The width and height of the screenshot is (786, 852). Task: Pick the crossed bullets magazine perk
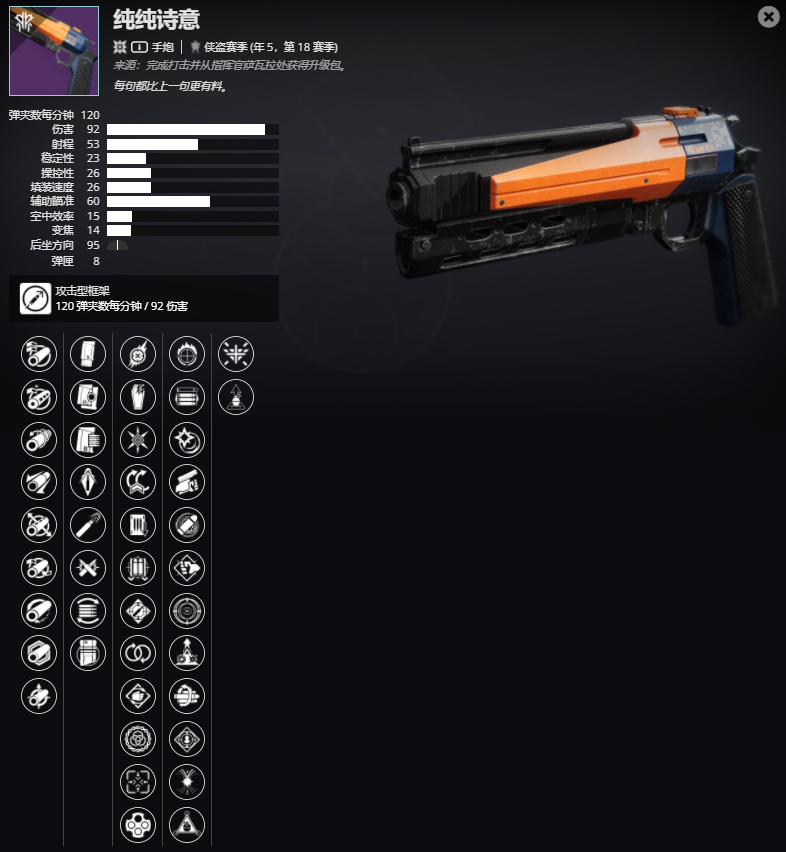[88, 568]
